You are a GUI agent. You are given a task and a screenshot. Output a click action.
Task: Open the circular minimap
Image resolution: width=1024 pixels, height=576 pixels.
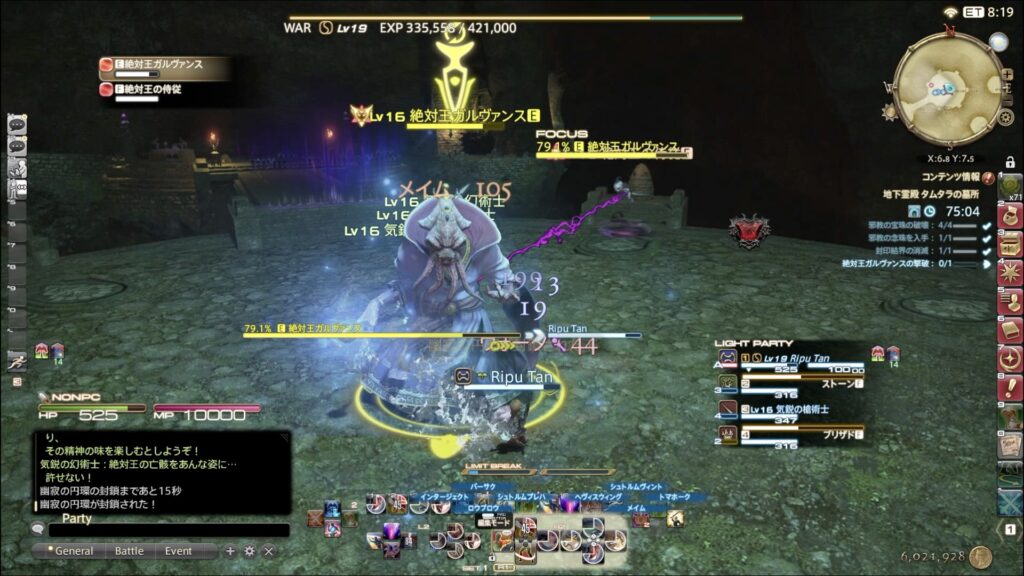947,89
